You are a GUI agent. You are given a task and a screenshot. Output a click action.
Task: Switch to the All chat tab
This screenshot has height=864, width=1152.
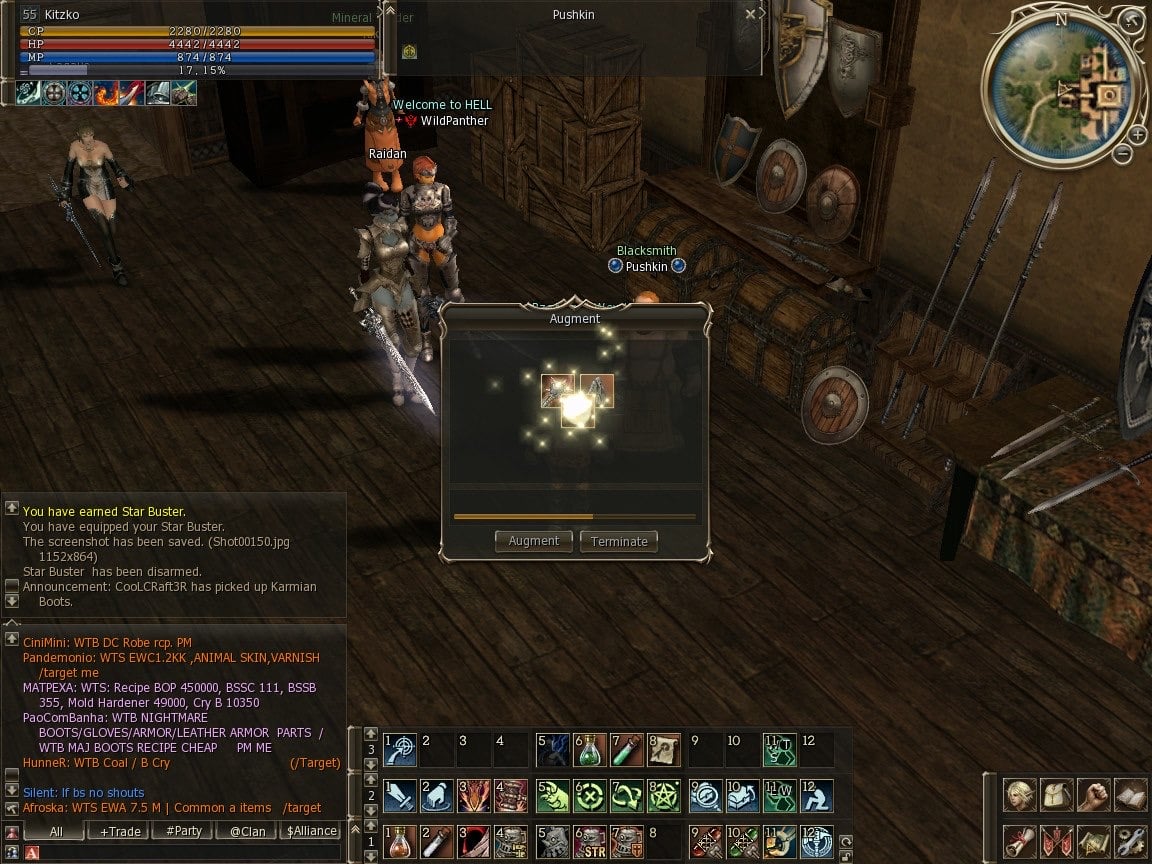pyautogui.click(x=56, y=831)
